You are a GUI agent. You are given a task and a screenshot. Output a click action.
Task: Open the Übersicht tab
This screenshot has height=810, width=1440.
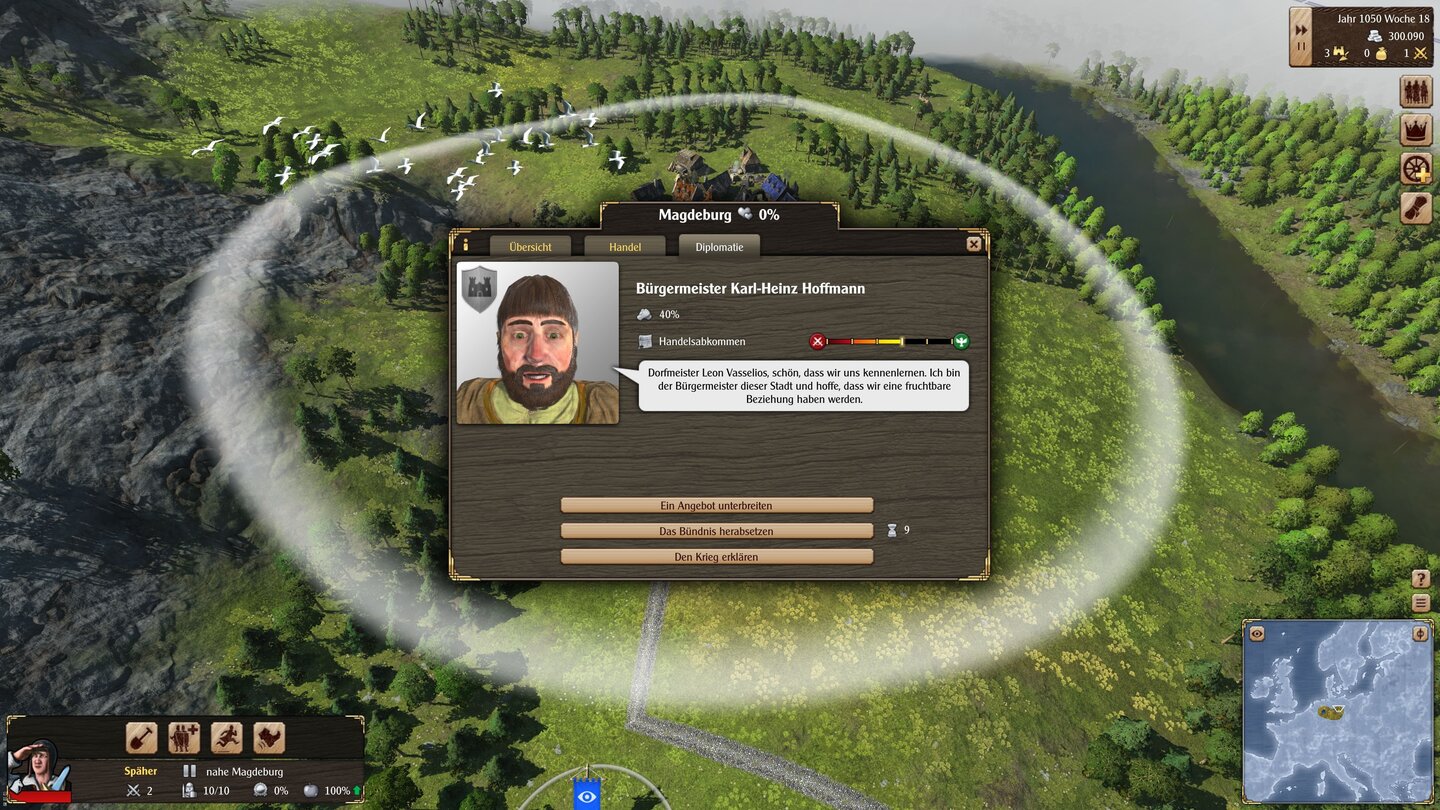point(530,246)
